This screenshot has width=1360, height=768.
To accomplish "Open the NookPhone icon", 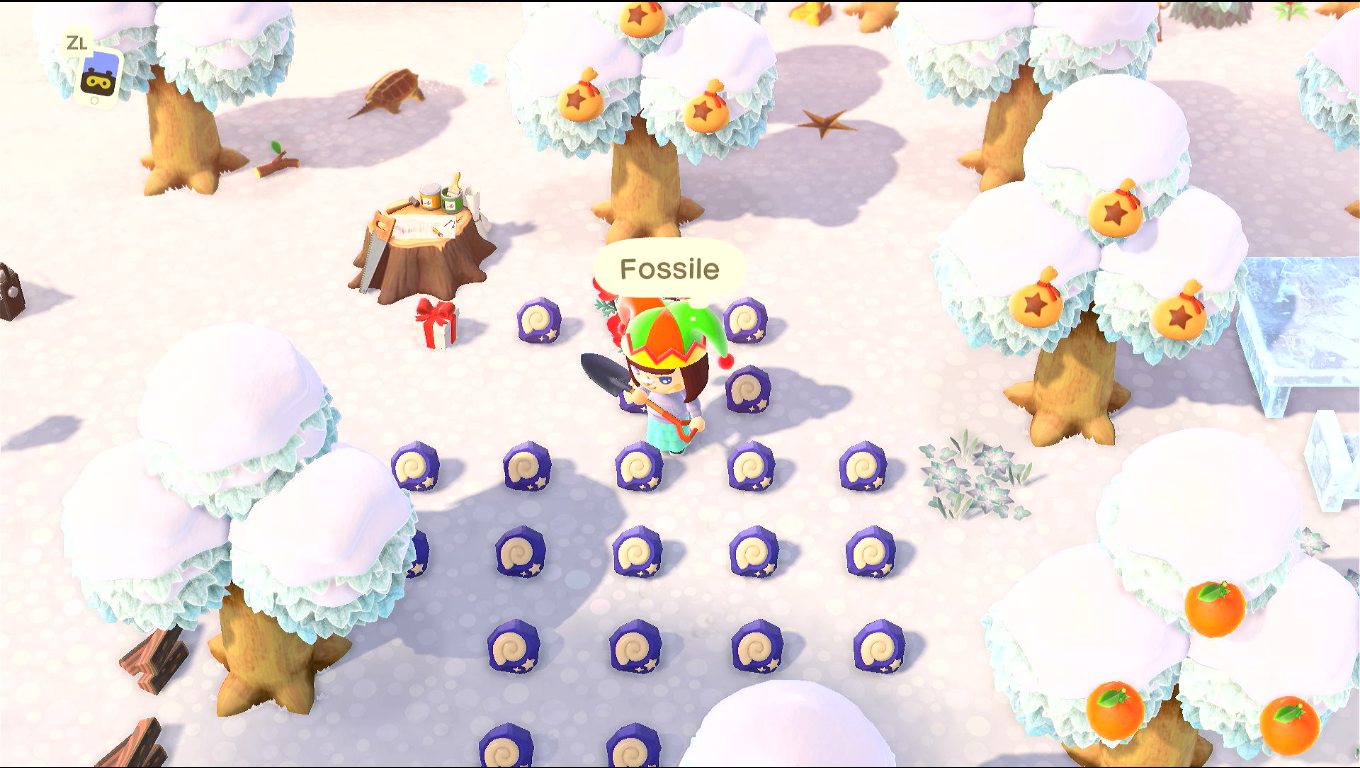I will point(99,75).
